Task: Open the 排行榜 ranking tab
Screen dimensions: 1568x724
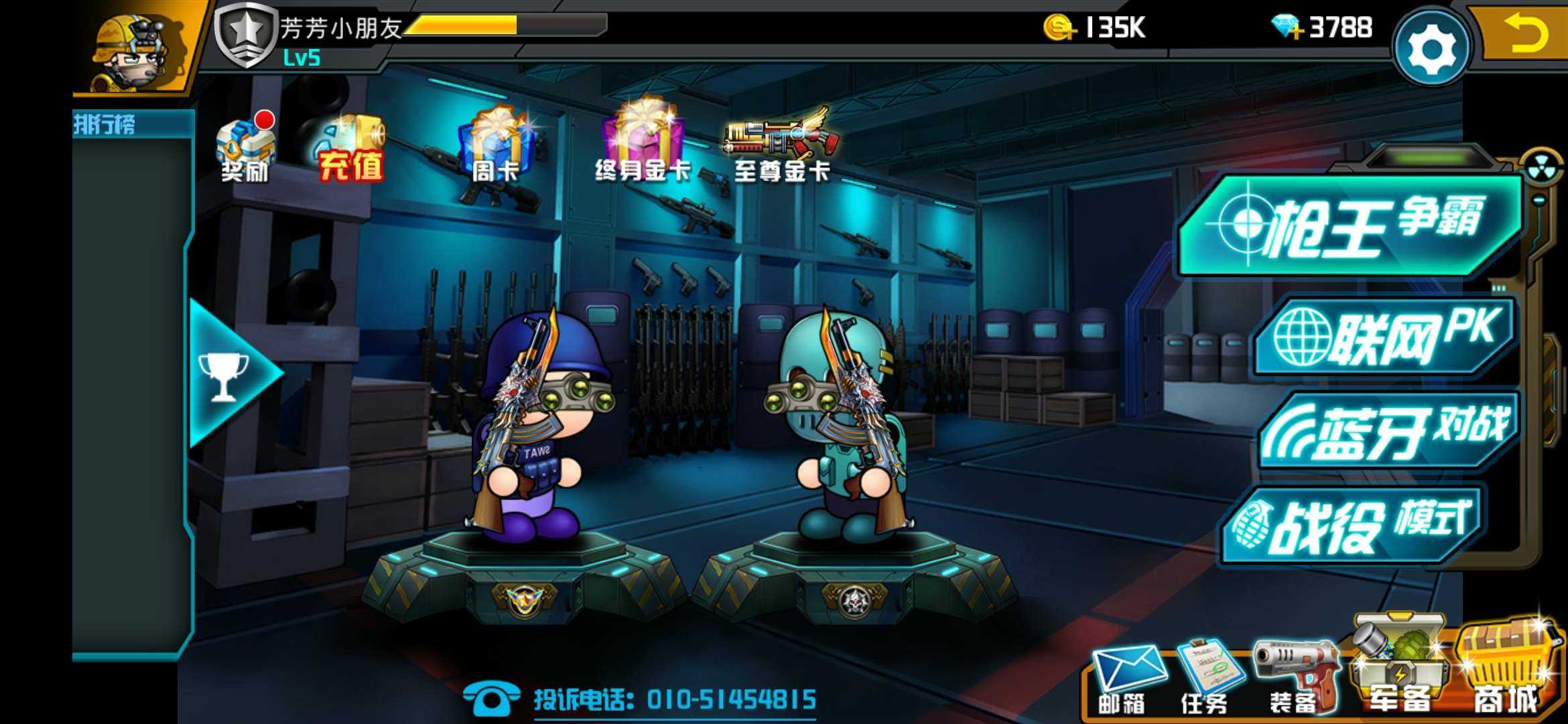Action: click(x=105, y=125)
